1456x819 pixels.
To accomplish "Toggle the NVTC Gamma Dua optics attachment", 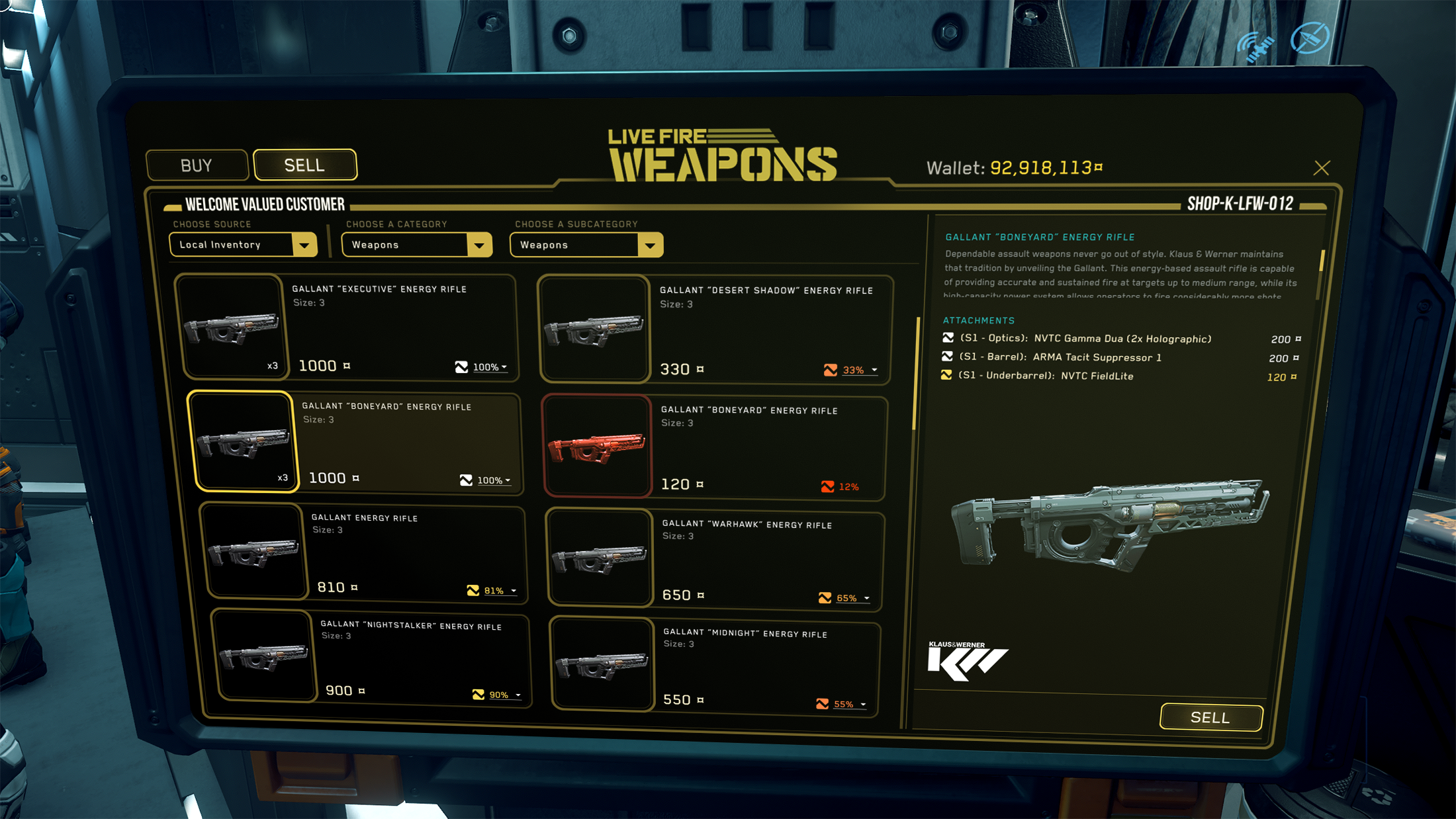I will (x=948, y=338).
